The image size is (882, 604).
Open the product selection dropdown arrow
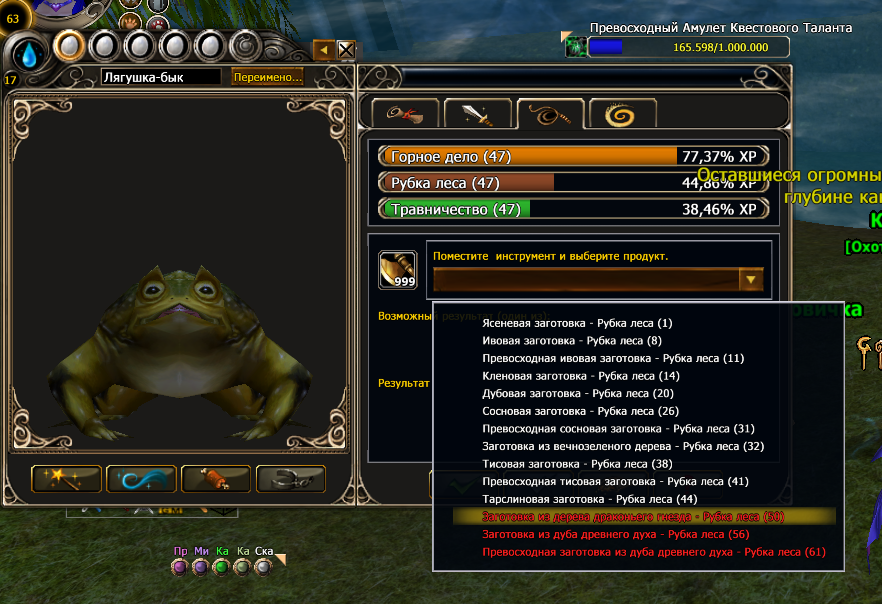coord(750,280)
